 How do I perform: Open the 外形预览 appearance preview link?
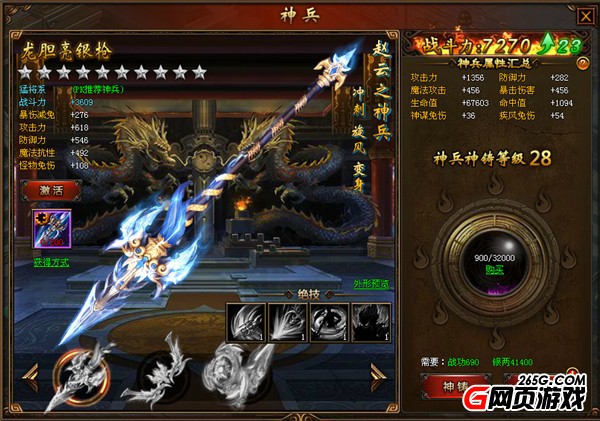point(371,283)
